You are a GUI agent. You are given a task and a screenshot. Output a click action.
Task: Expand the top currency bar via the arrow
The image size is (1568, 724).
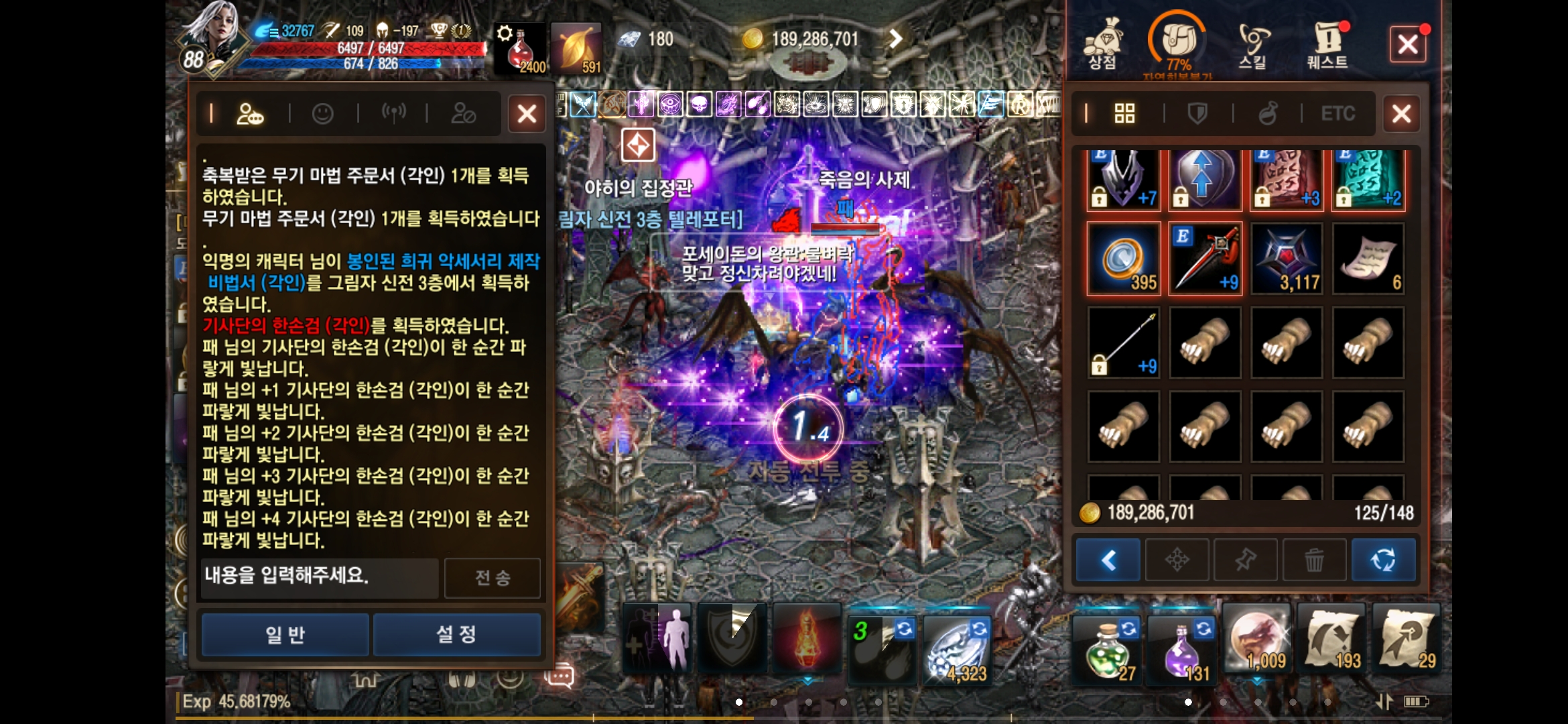pyautogui.click(x=894, y=39)
